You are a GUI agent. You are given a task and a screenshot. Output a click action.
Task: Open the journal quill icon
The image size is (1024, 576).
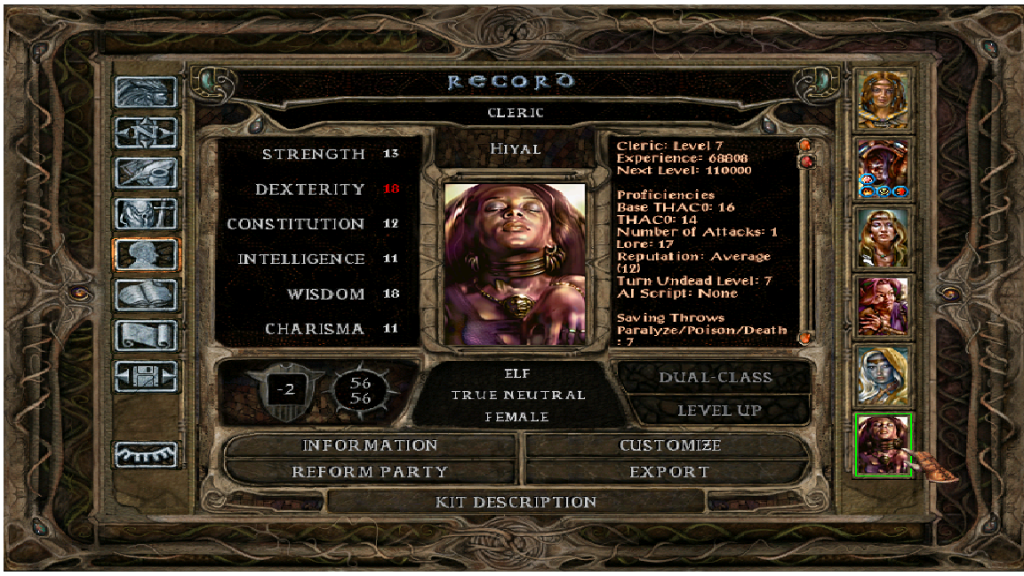coord(146,172)
